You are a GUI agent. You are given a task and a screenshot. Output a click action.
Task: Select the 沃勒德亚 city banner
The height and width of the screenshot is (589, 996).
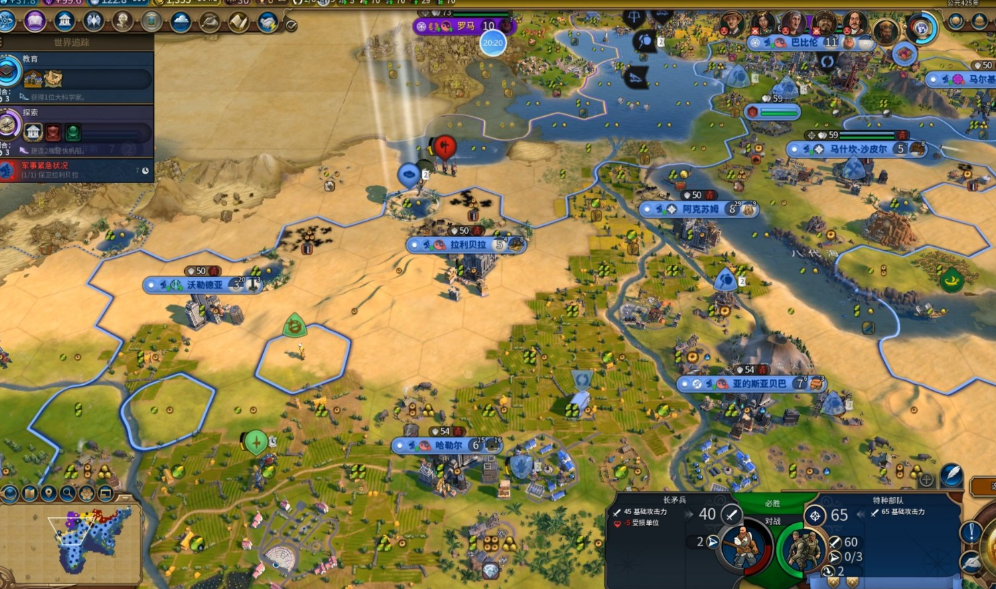(205, 285)
